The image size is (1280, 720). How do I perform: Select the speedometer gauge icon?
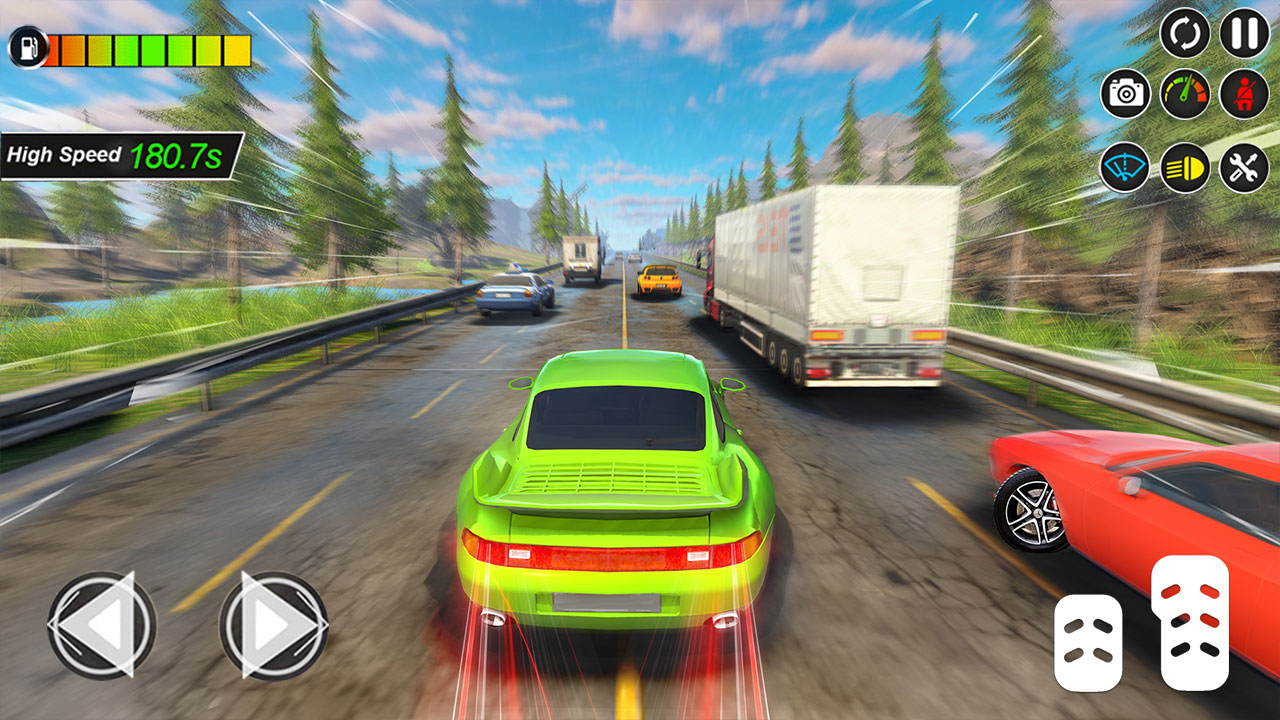pyautogui.click(x=1185, y=95)
